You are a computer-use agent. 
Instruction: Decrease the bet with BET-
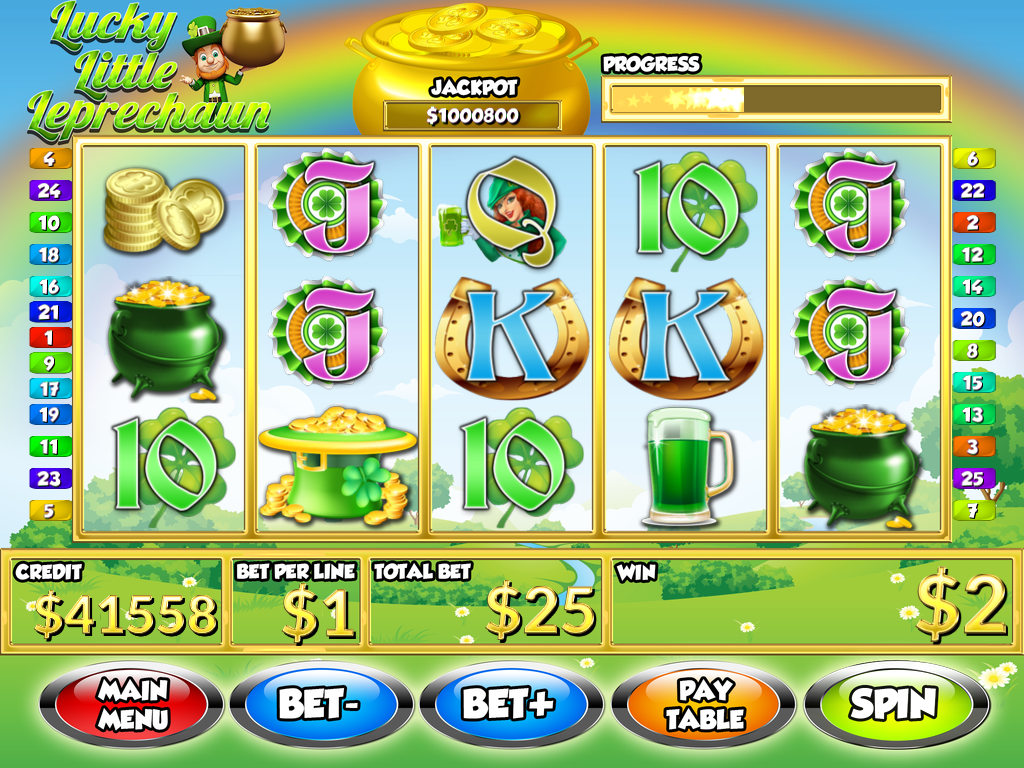click(x=320, y=703)
